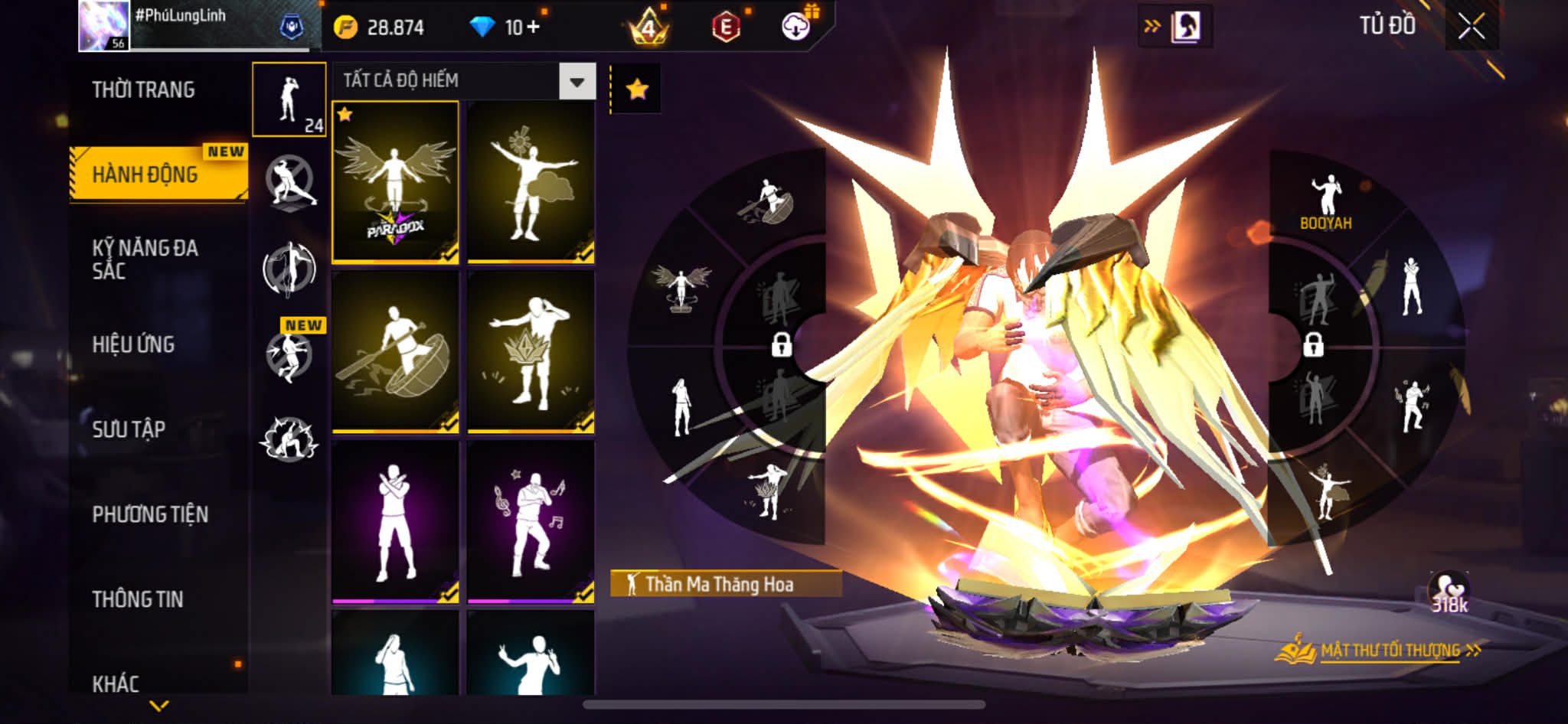Go to the Sưu Tập category
1568x724 pixels.
tap(129, 429)
